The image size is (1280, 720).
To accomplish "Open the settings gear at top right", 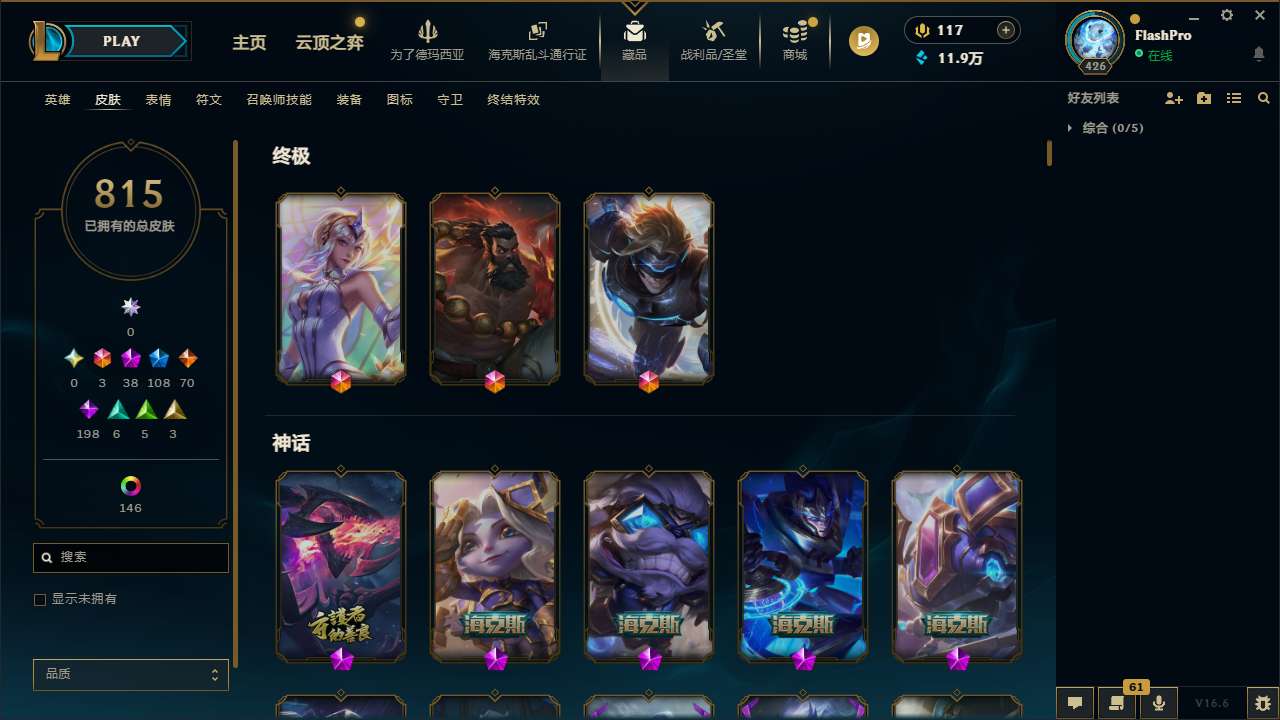I will (1226, 15).
